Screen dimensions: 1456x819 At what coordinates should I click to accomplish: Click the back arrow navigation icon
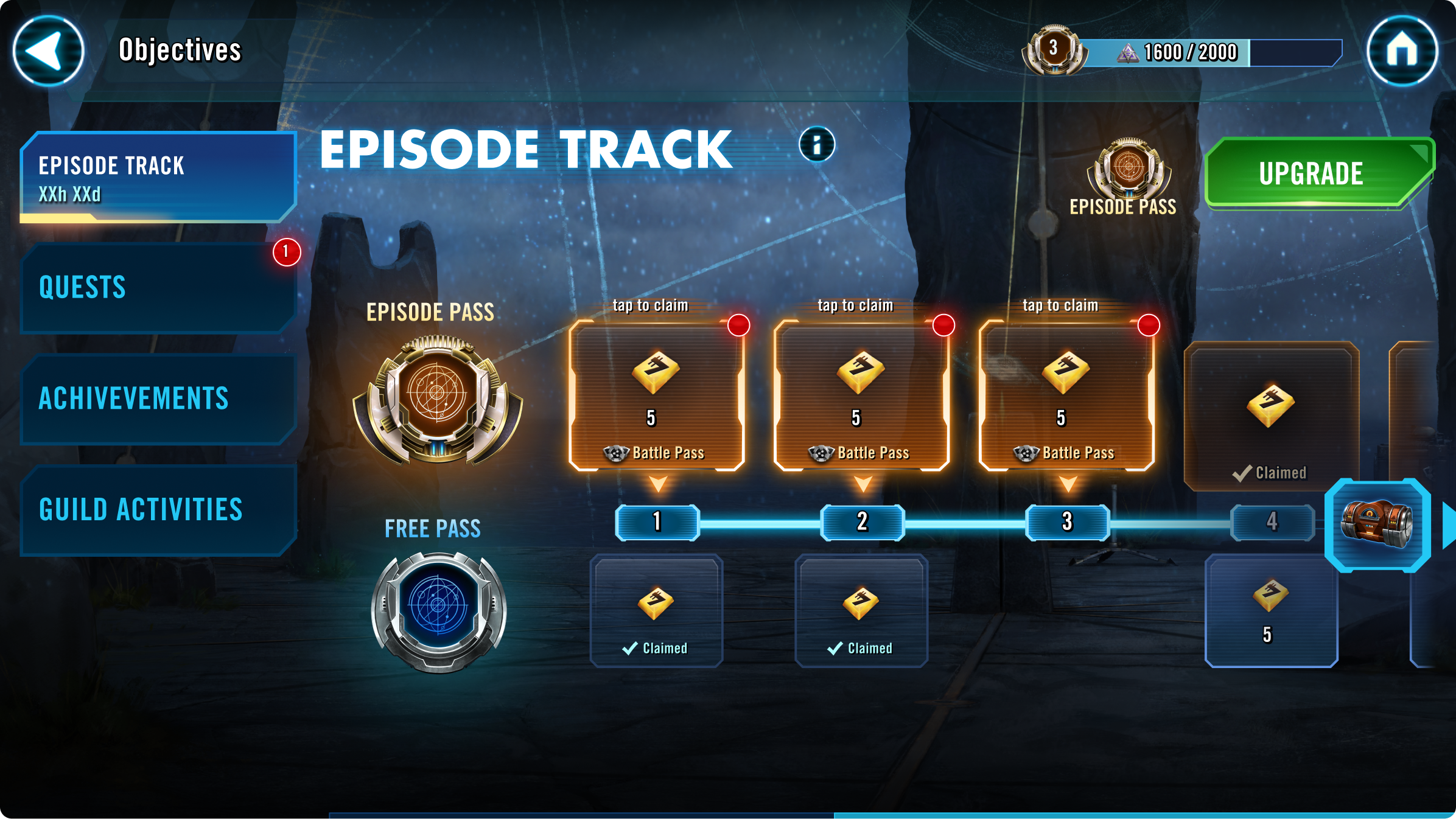tap(49, 49)
